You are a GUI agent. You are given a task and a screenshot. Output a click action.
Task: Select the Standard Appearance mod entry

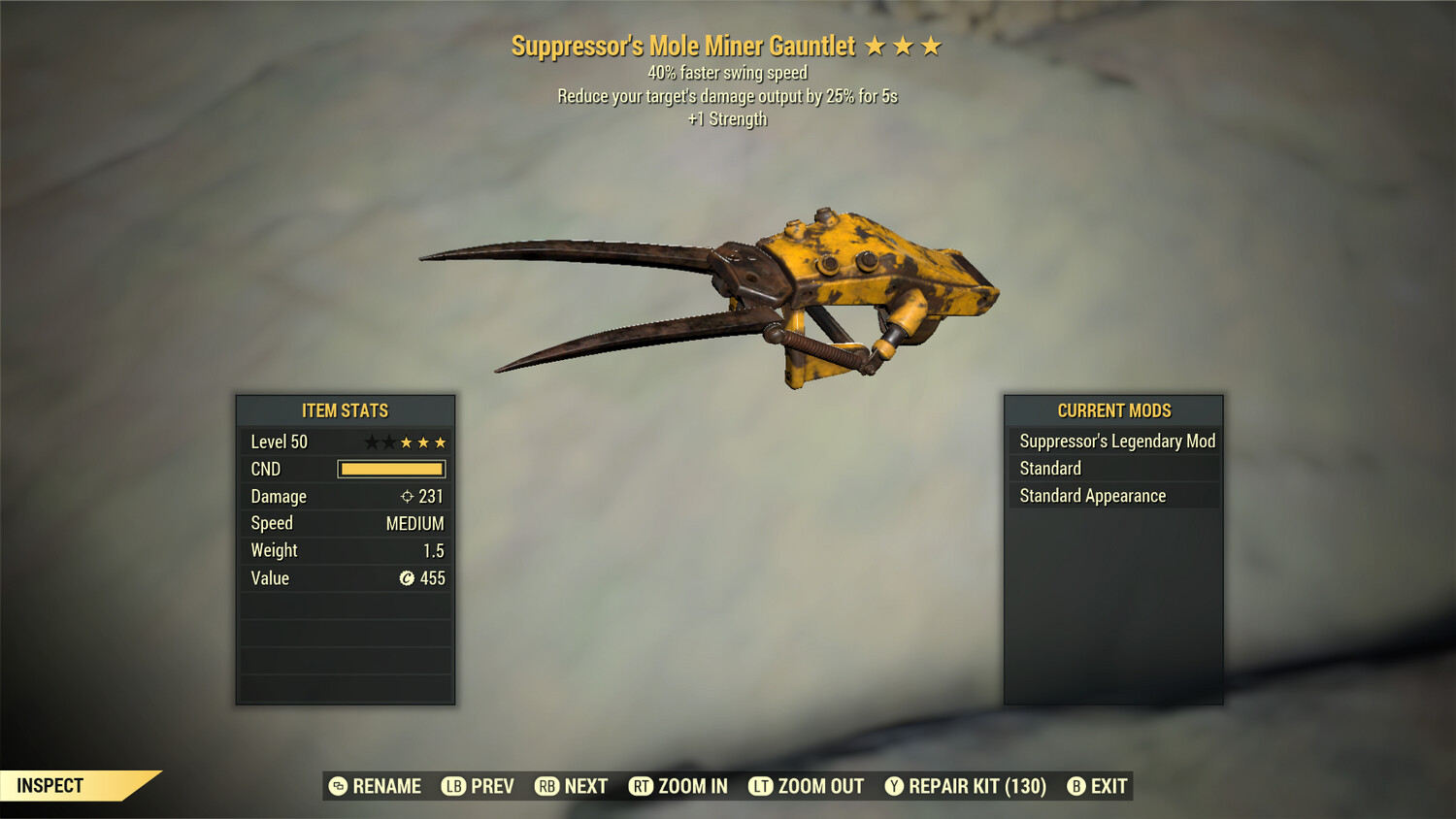click(1092, 495)
